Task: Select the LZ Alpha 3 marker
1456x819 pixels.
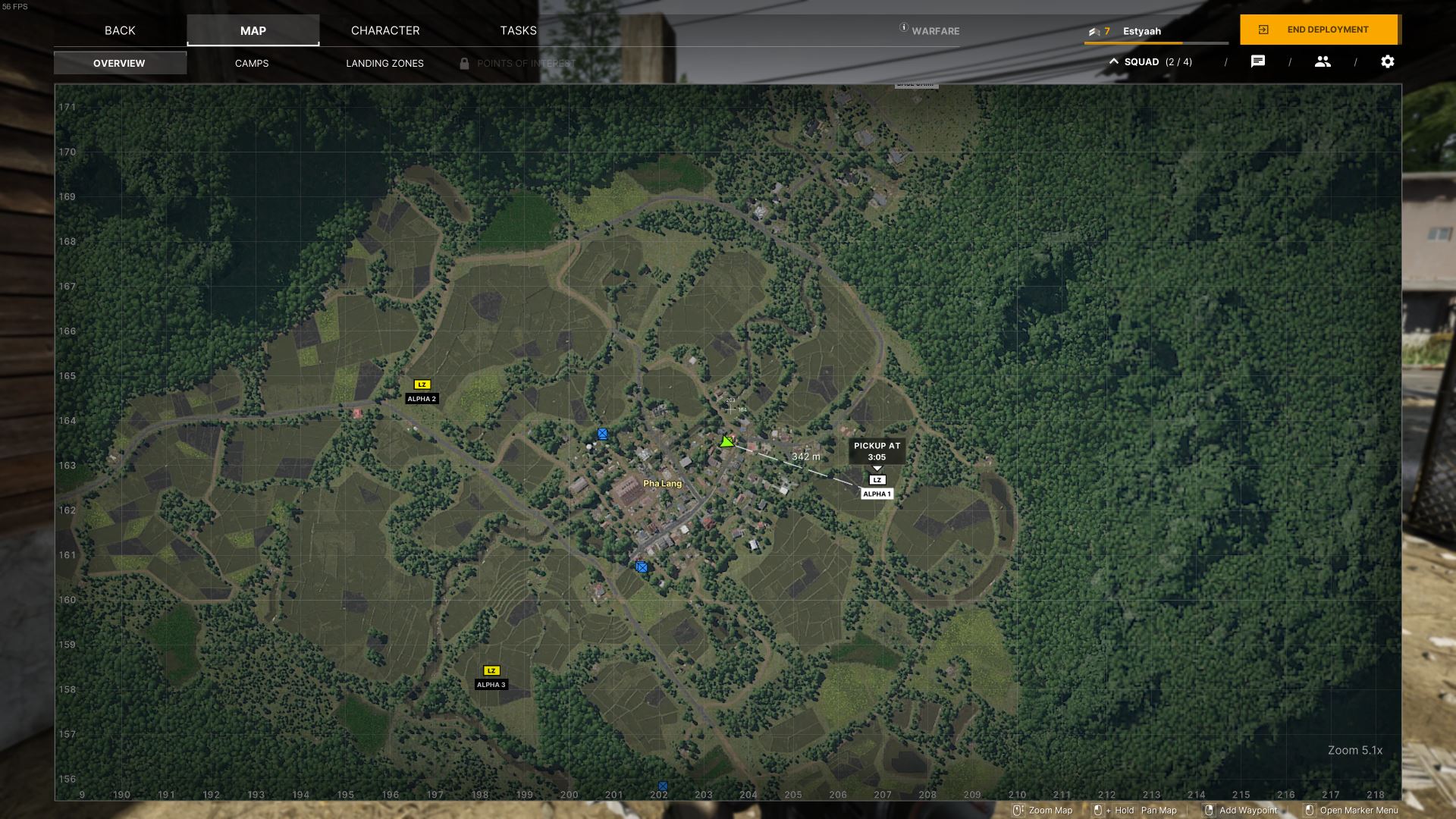Action: 491,670
